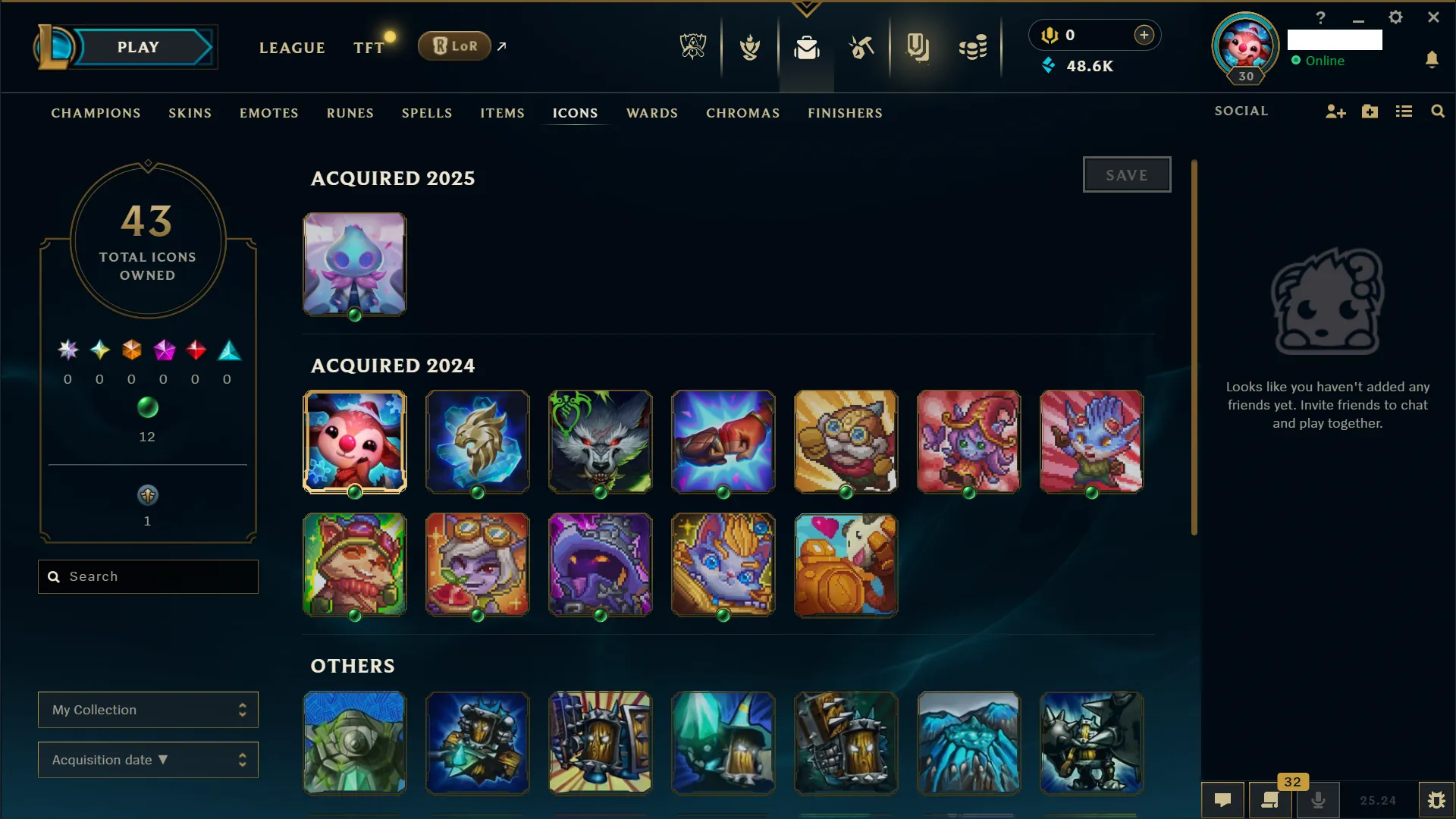The width and height of the screenshot is (1456, 819).
Task: Open notifications with the bell icon
Action: coord(1433,60)
